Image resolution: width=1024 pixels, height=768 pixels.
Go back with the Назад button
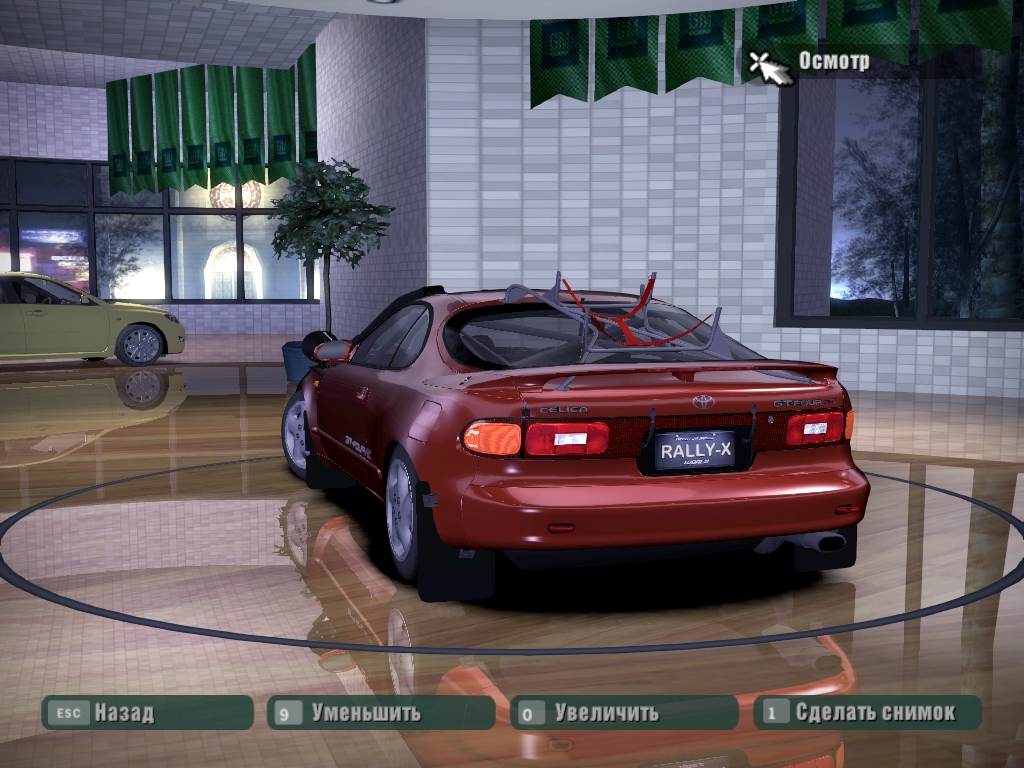tap(146, 713)
